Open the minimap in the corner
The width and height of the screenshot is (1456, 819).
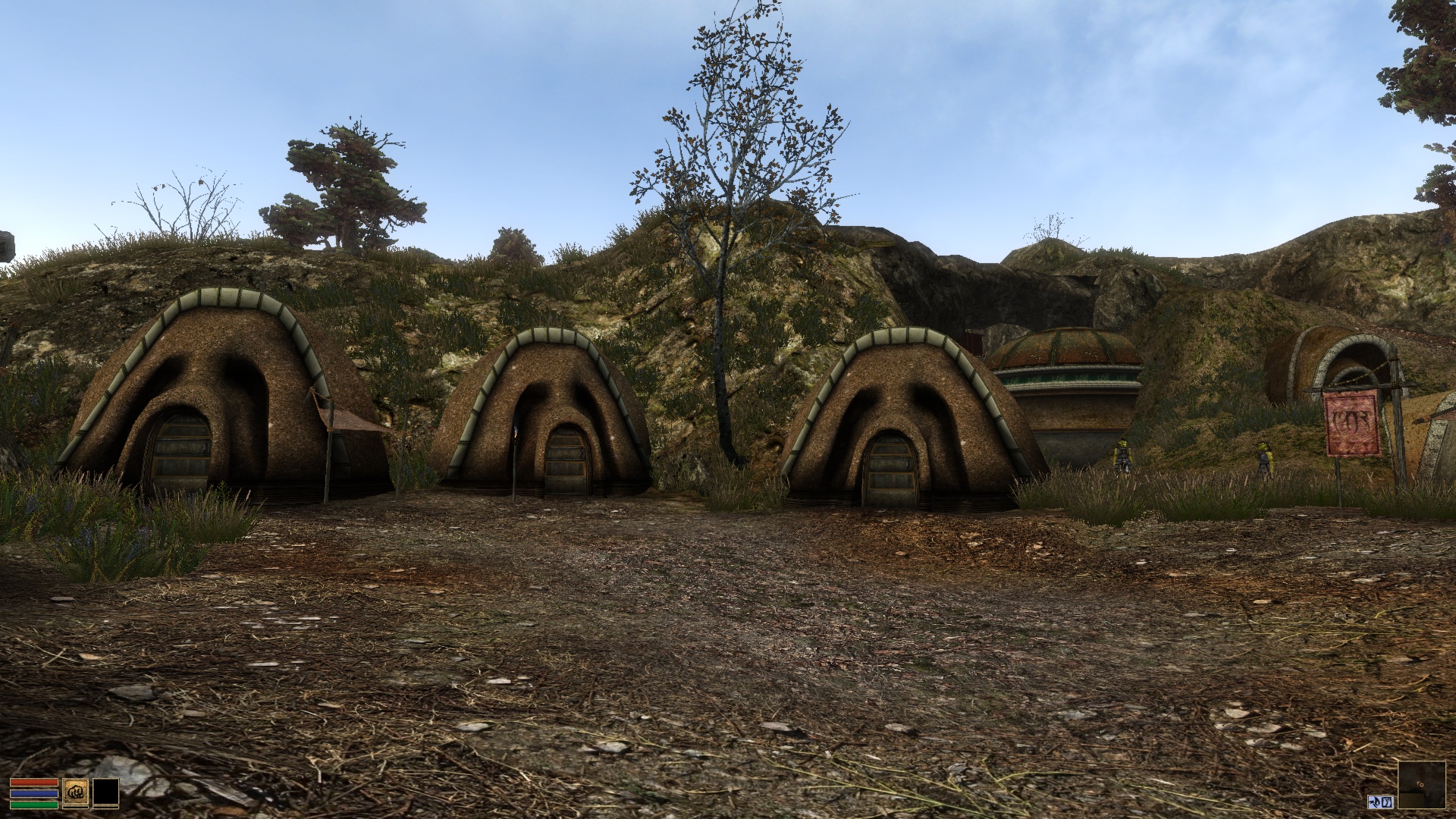(1422, 785)
